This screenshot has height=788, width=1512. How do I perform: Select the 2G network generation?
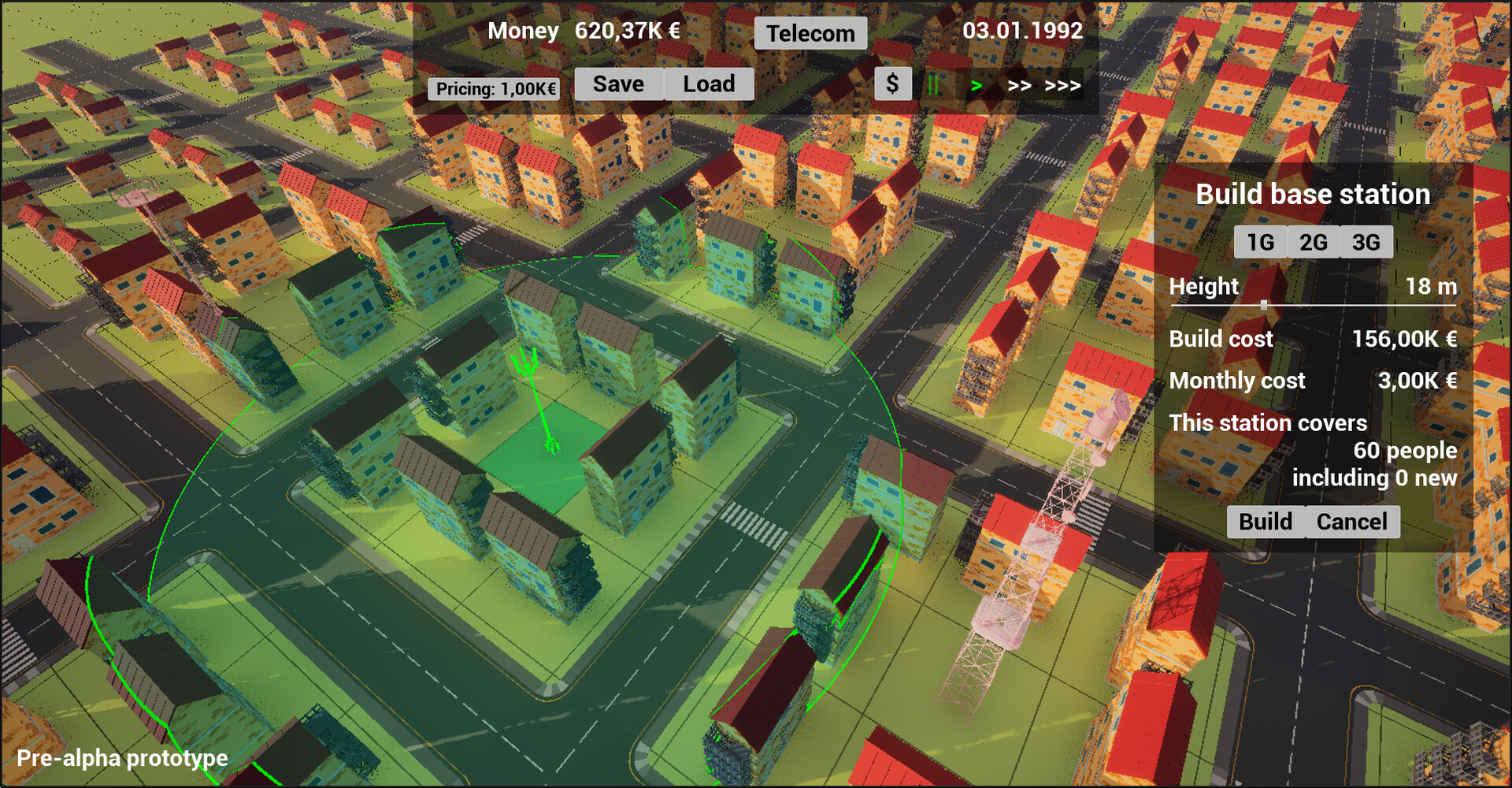coord(1312,242)
